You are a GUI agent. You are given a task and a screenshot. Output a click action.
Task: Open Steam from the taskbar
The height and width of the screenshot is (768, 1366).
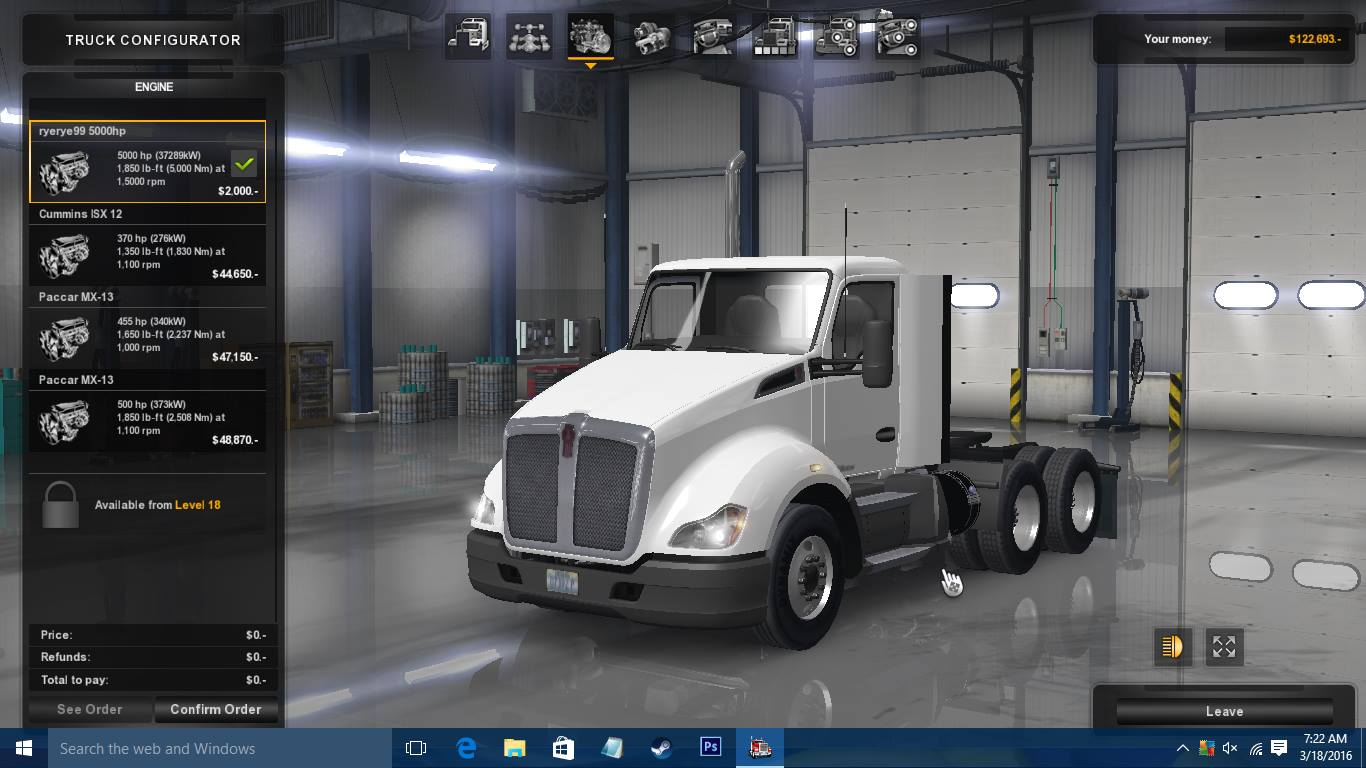661,748
